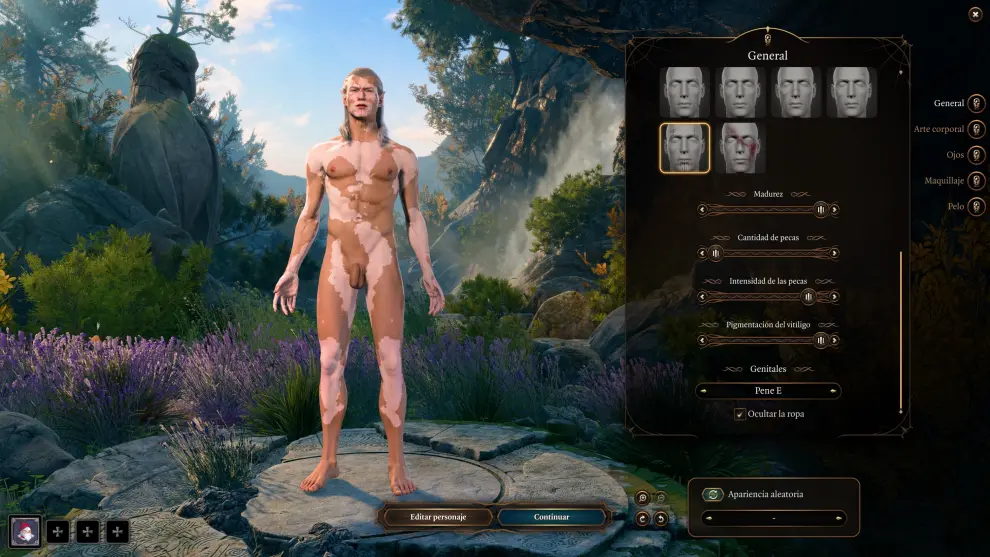Click the Cantidad de pecas slider
990x557 pixels.
tap(768, 253)
